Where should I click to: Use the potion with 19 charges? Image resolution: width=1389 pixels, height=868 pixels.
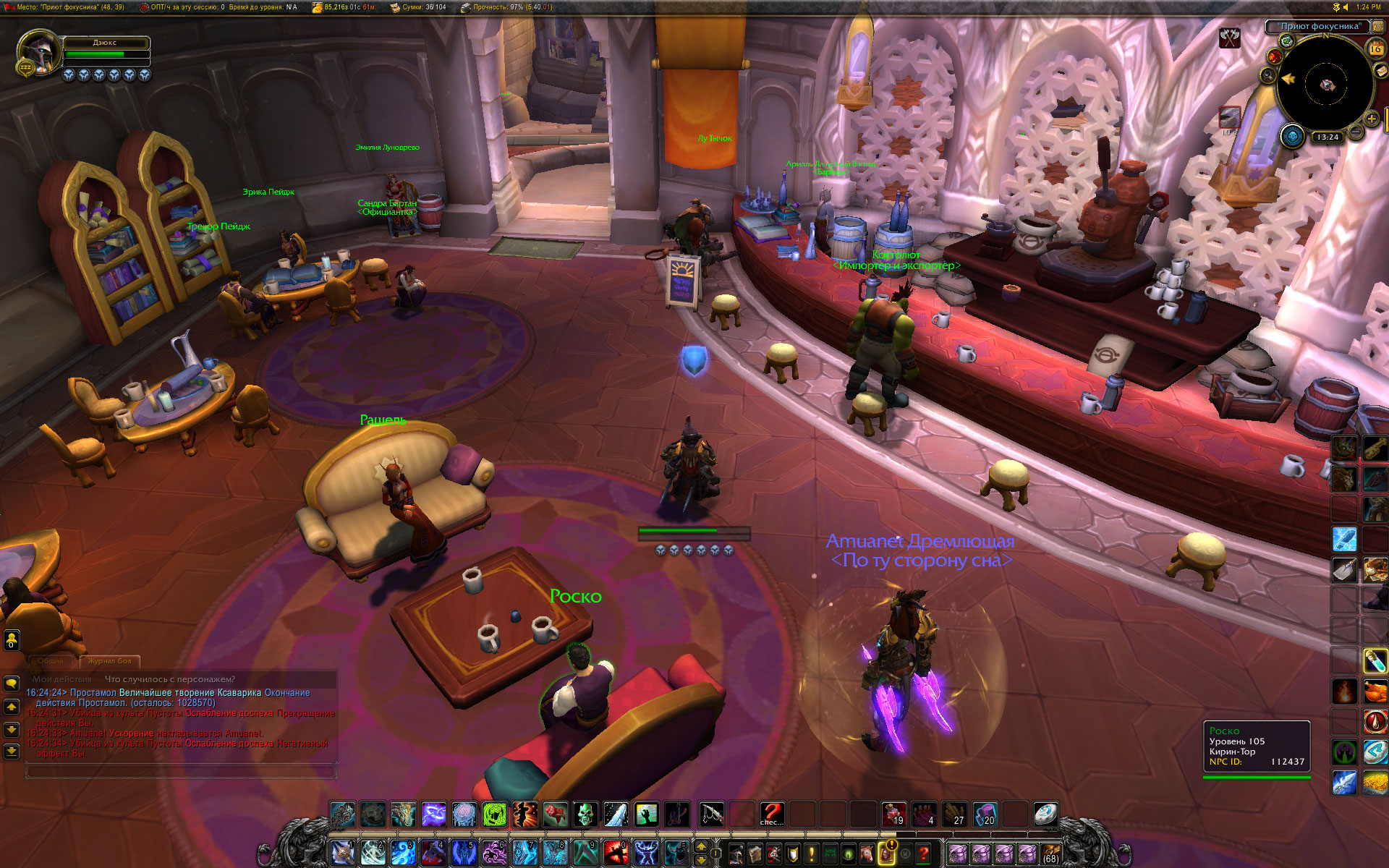894,814
